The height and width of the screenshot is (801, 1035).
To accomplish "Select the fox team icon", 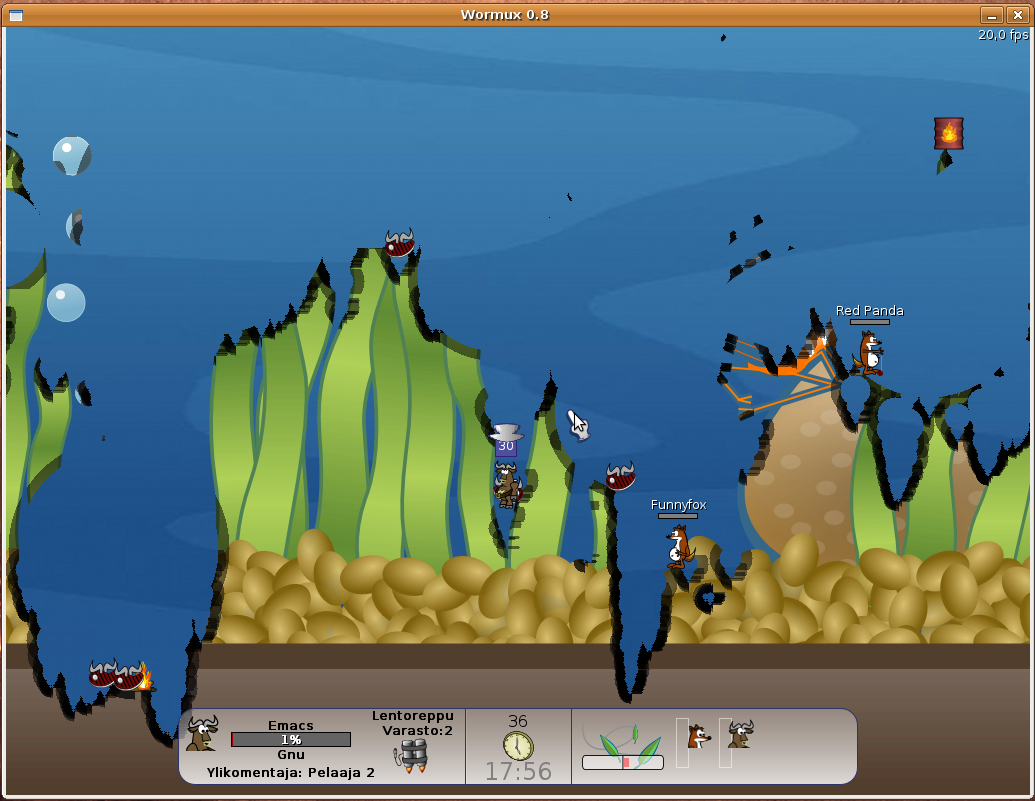I will [x=698, y=738].
